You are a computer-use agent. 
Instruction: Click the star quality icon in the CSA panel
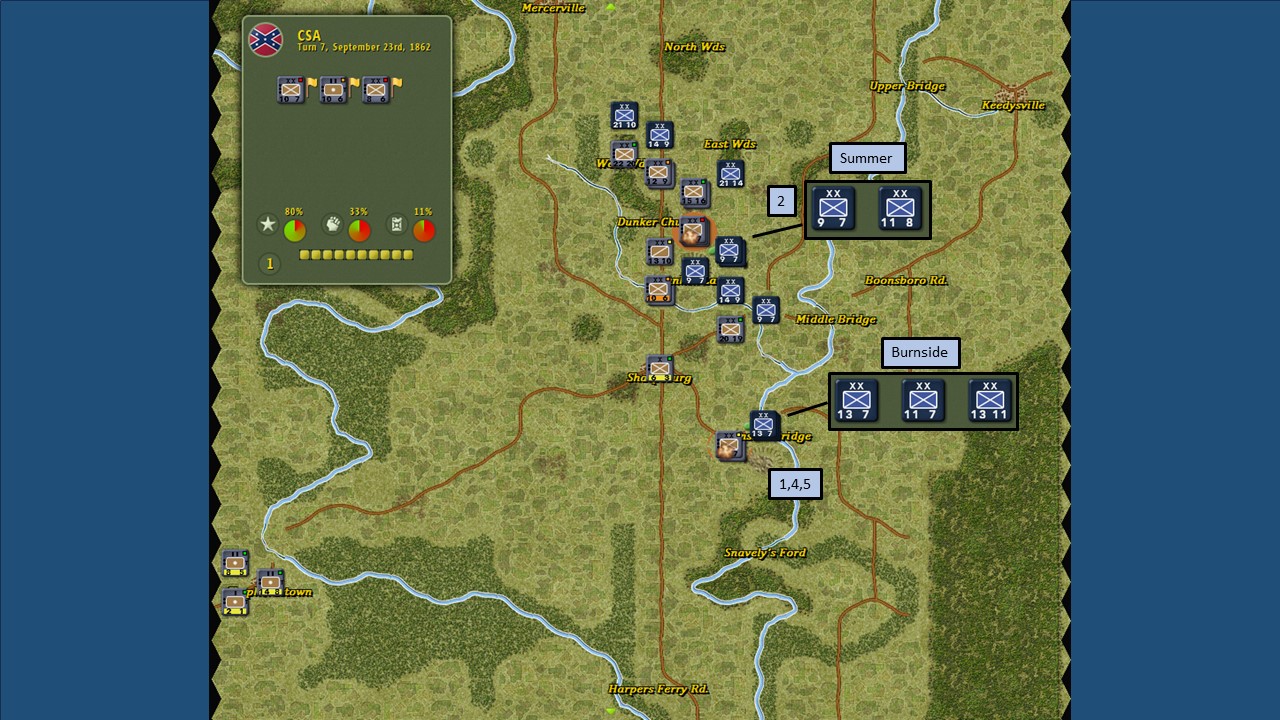click(x=267, y=225)
